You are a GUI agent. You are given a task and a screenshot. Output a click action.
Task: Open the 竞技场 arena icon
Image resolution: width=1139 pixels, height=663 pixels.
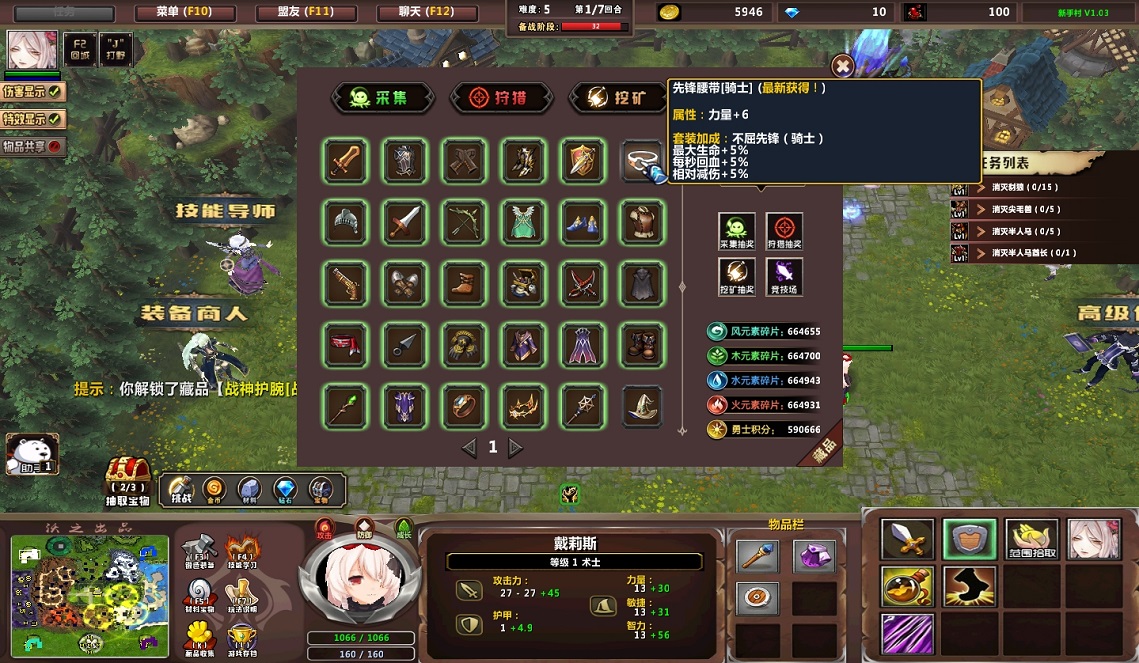[x=784, y=275]
